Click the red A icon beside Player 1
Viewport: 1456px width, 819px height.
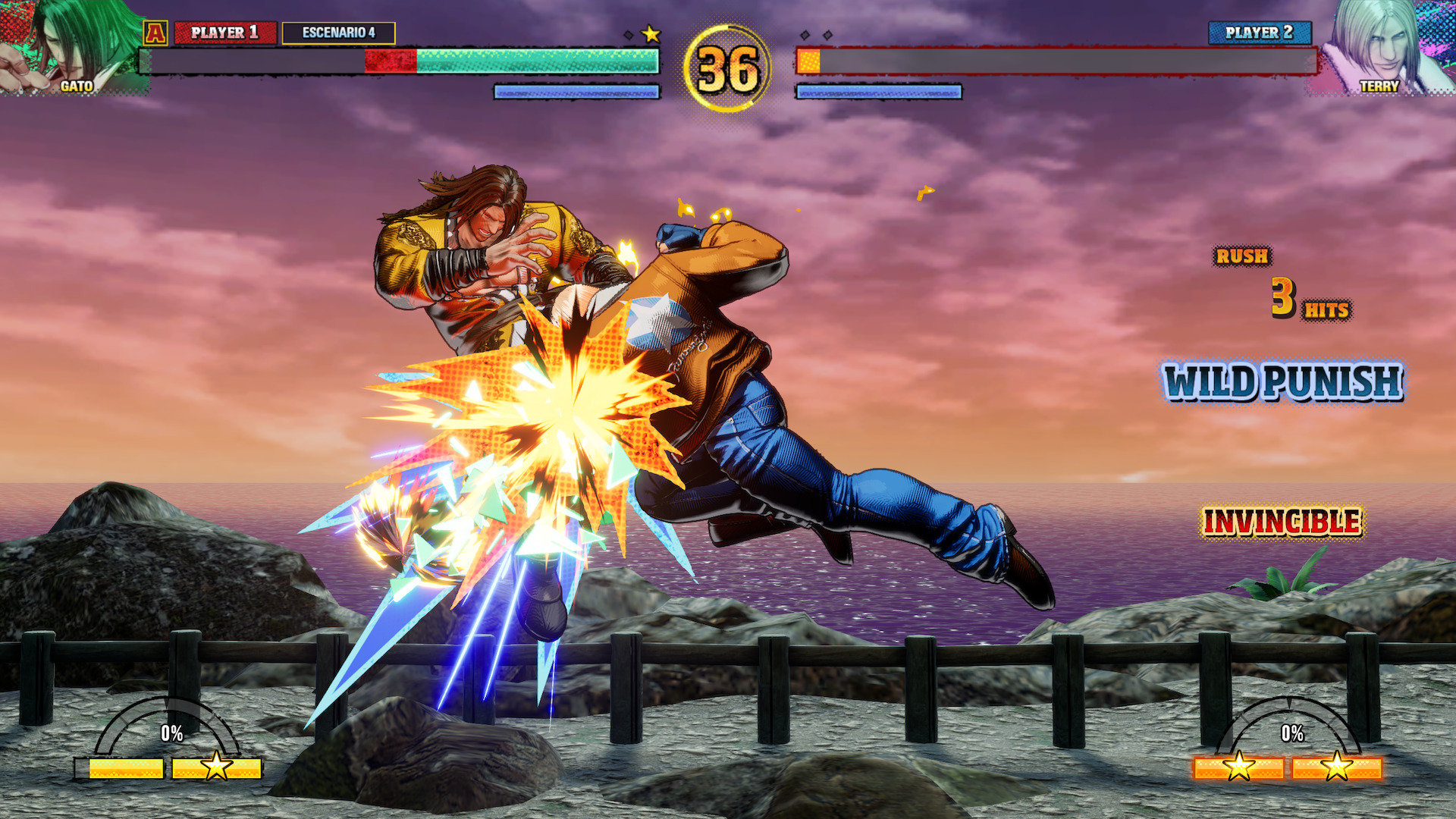[155, 33]
